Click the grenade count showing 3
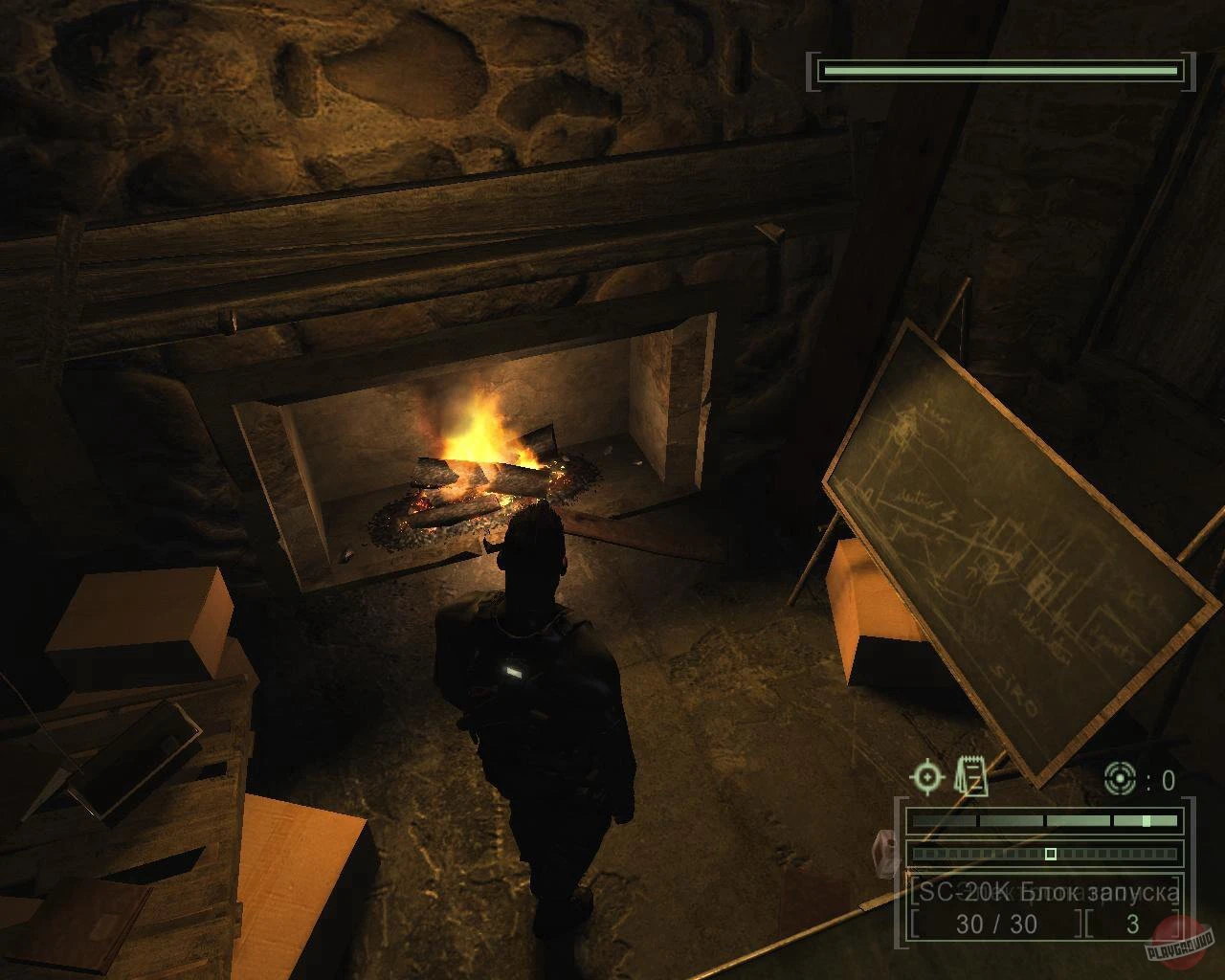Image resolution: width=1225 pixels, height=980 pixels. 1133,923
